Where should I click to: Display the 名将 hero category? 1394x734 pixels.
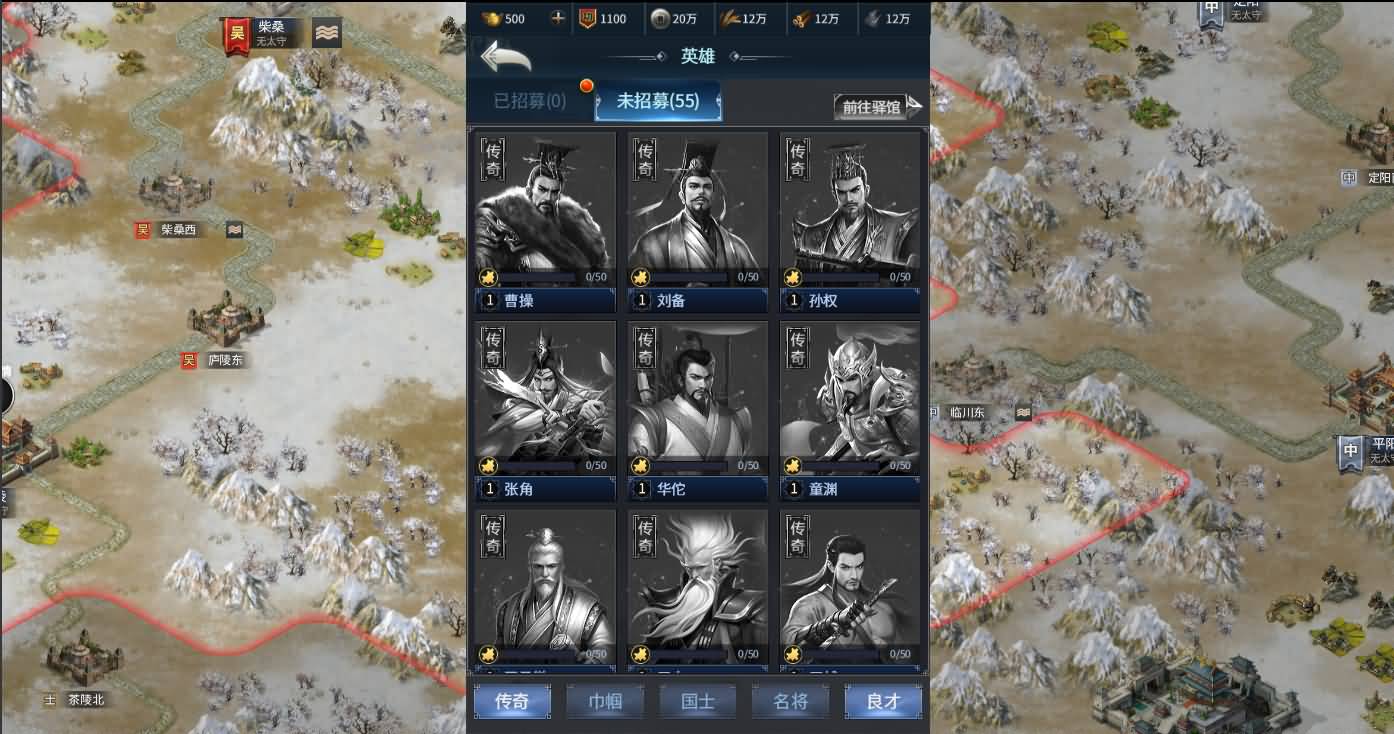[x=790, y=702]
